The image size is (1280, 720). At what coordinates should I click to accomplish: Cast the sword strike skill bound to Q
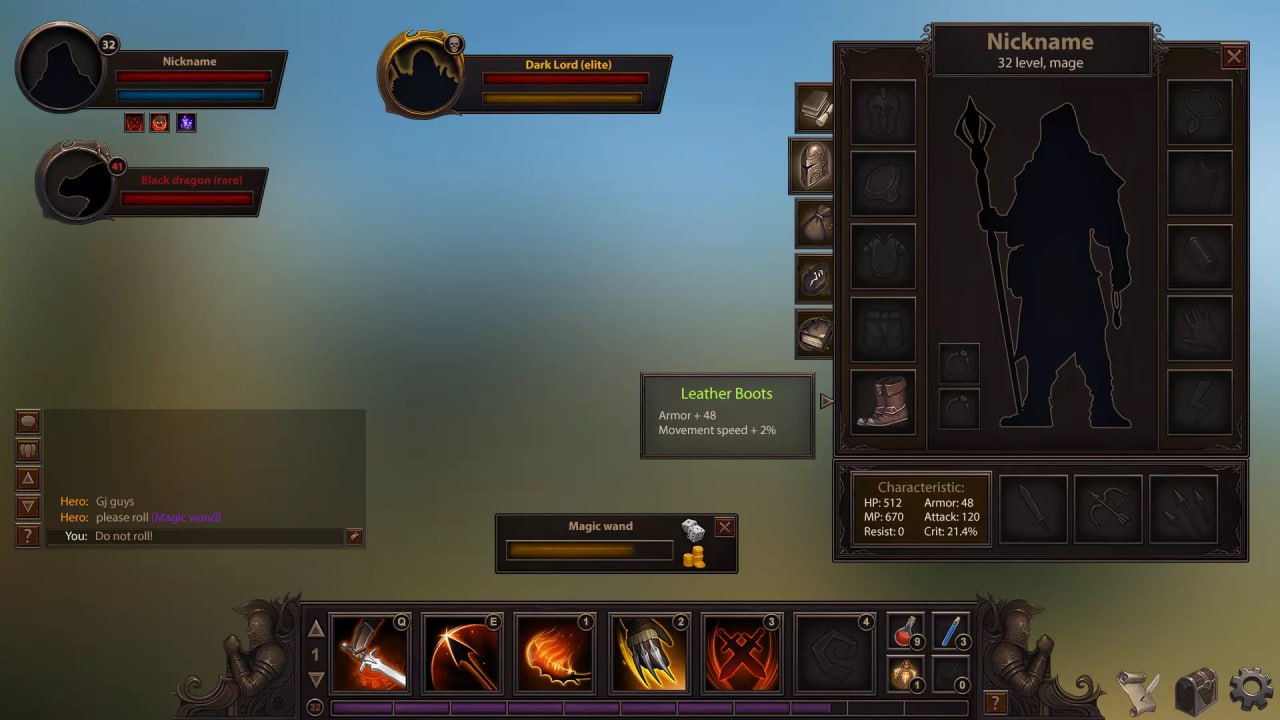[371, 651]
